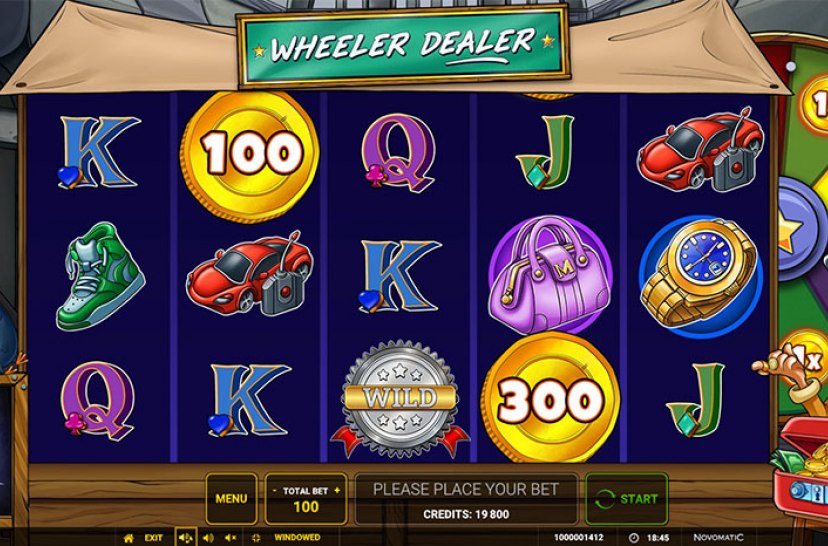The image size is (828, 546).
Task: Set low volume using the middle speaker icon
Action: (x=209, y=538)
